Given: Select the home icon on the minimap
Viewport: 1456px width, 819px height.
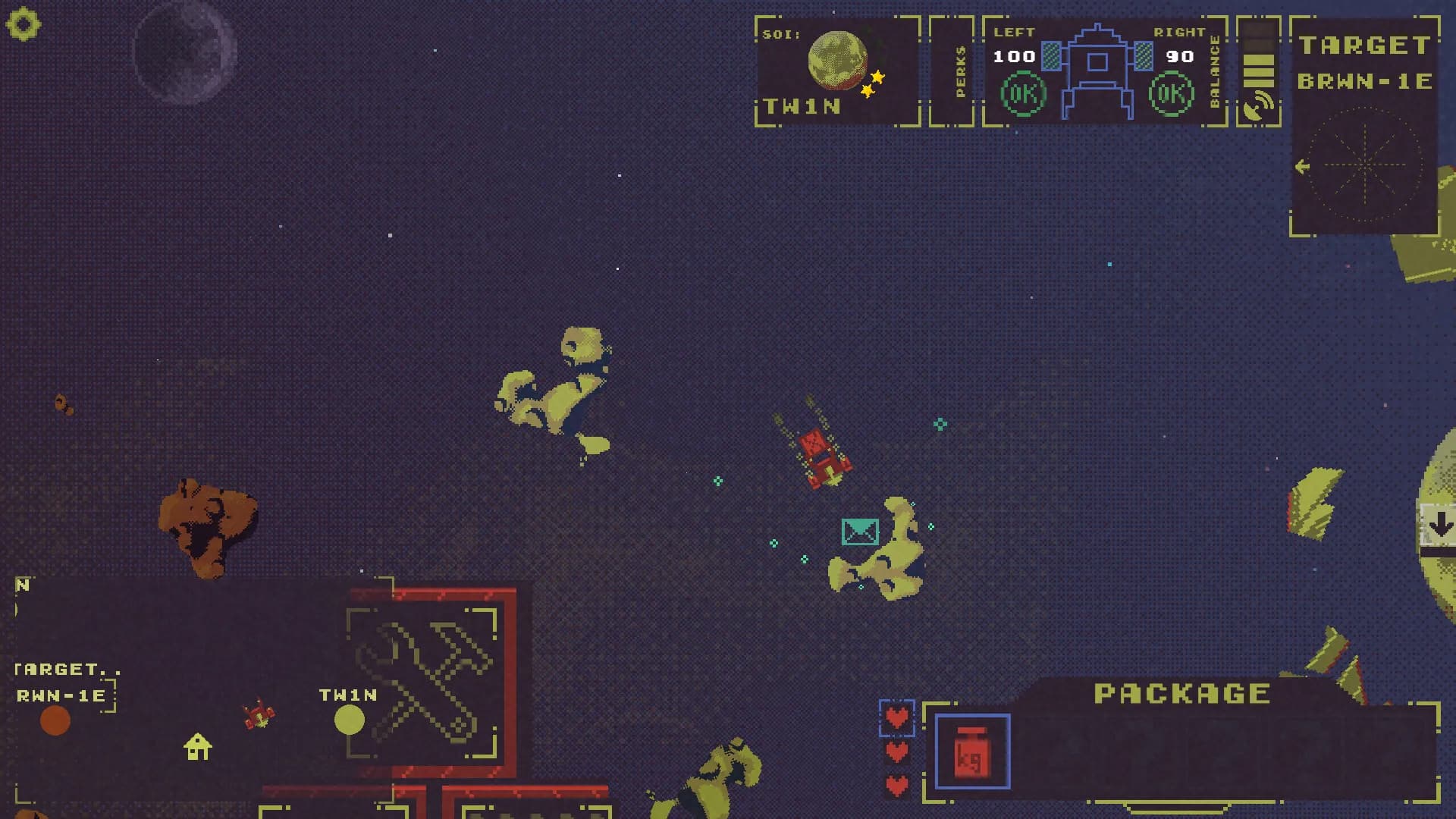Looking at the screenshot, I should tap(197, 747).
